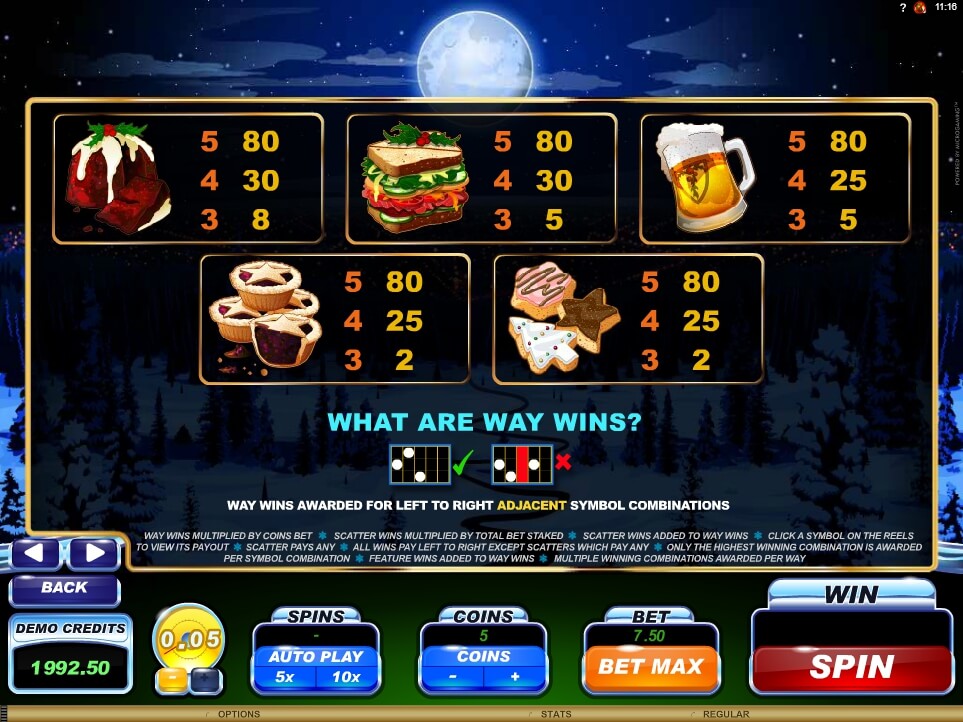Open help with the question mark icon

pos(902,7)
